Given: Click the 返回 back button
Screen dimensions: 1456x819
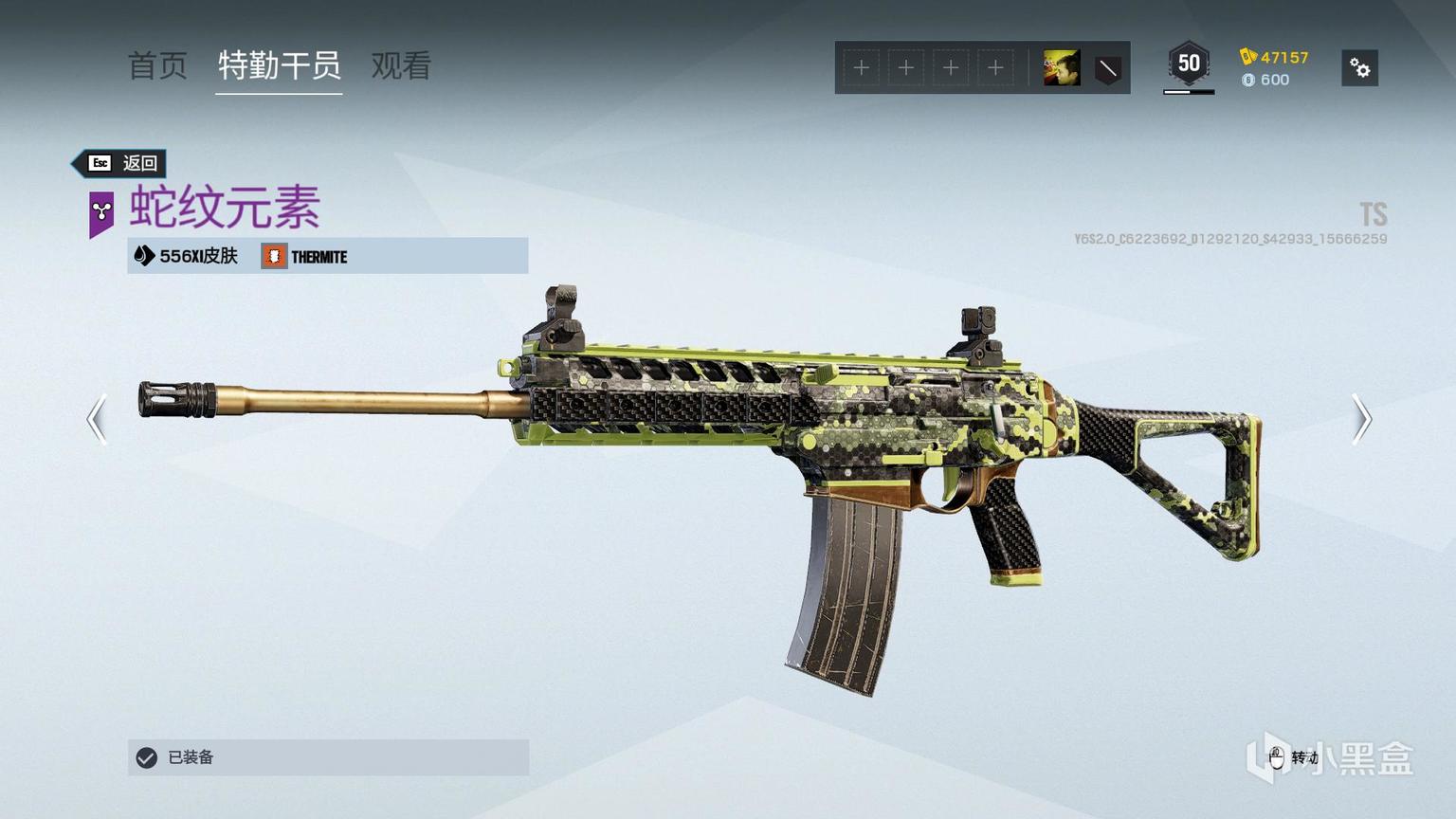Looking at the screenshot, I should coord(122,163).
